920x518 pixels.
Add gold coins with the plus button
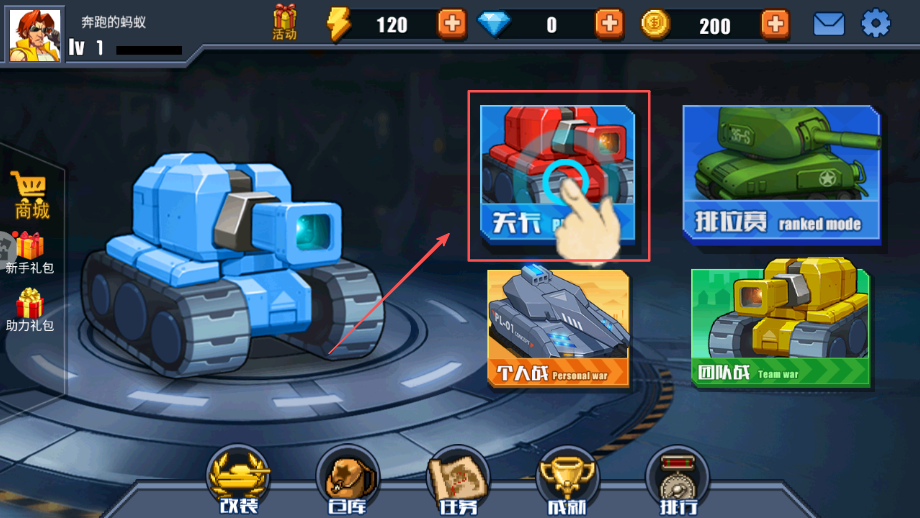(x=774, y=23)
